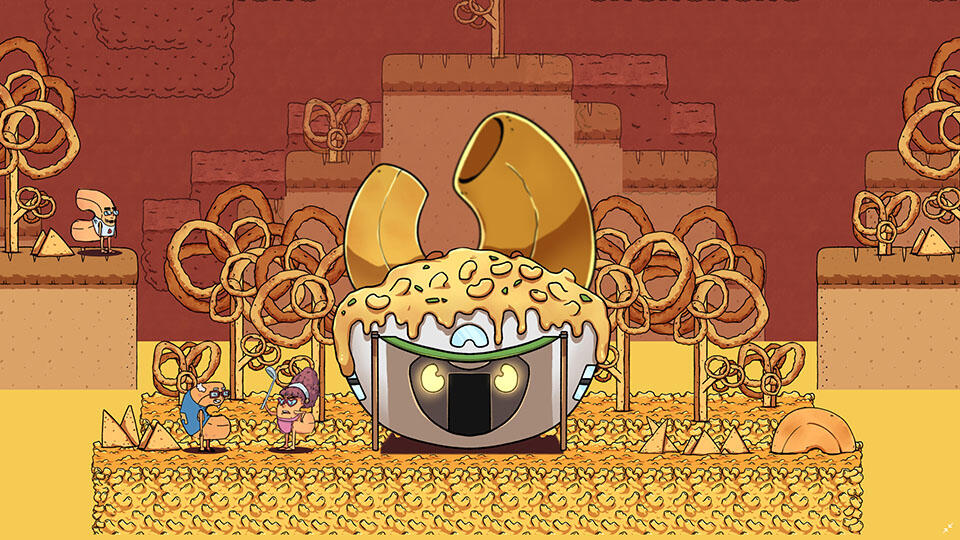The width and height of the screenshot is (960, 540).
Task: Click the collapse arrows icon in the corner
Action: (x=945, y=525)
